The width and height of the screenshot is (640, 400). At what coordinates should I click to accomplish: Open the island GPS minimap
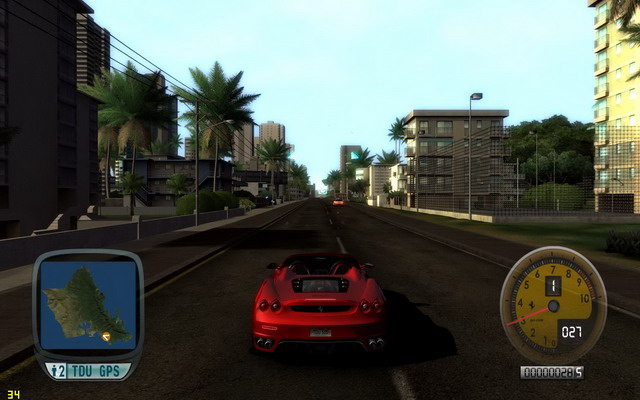87,306
